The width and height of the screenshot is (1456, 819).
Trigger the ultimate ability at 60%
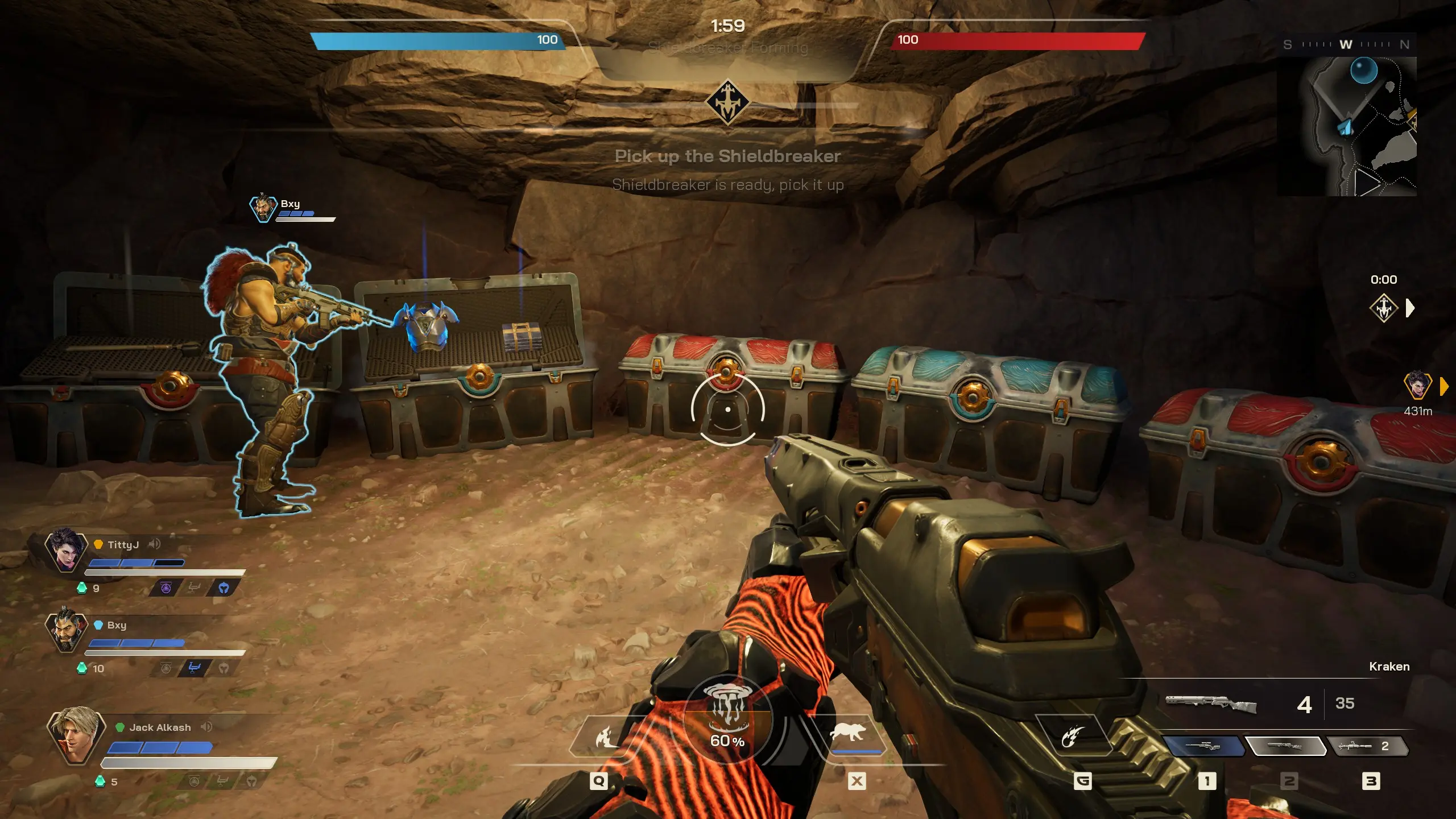[727, 719]
